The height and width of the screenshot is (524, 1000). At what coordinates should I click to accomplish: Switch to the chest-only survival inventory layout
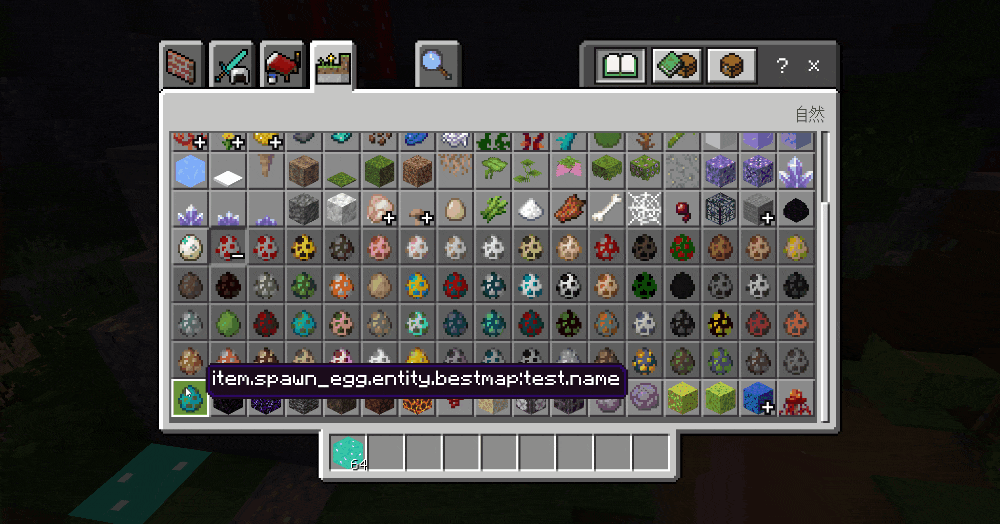731,66
